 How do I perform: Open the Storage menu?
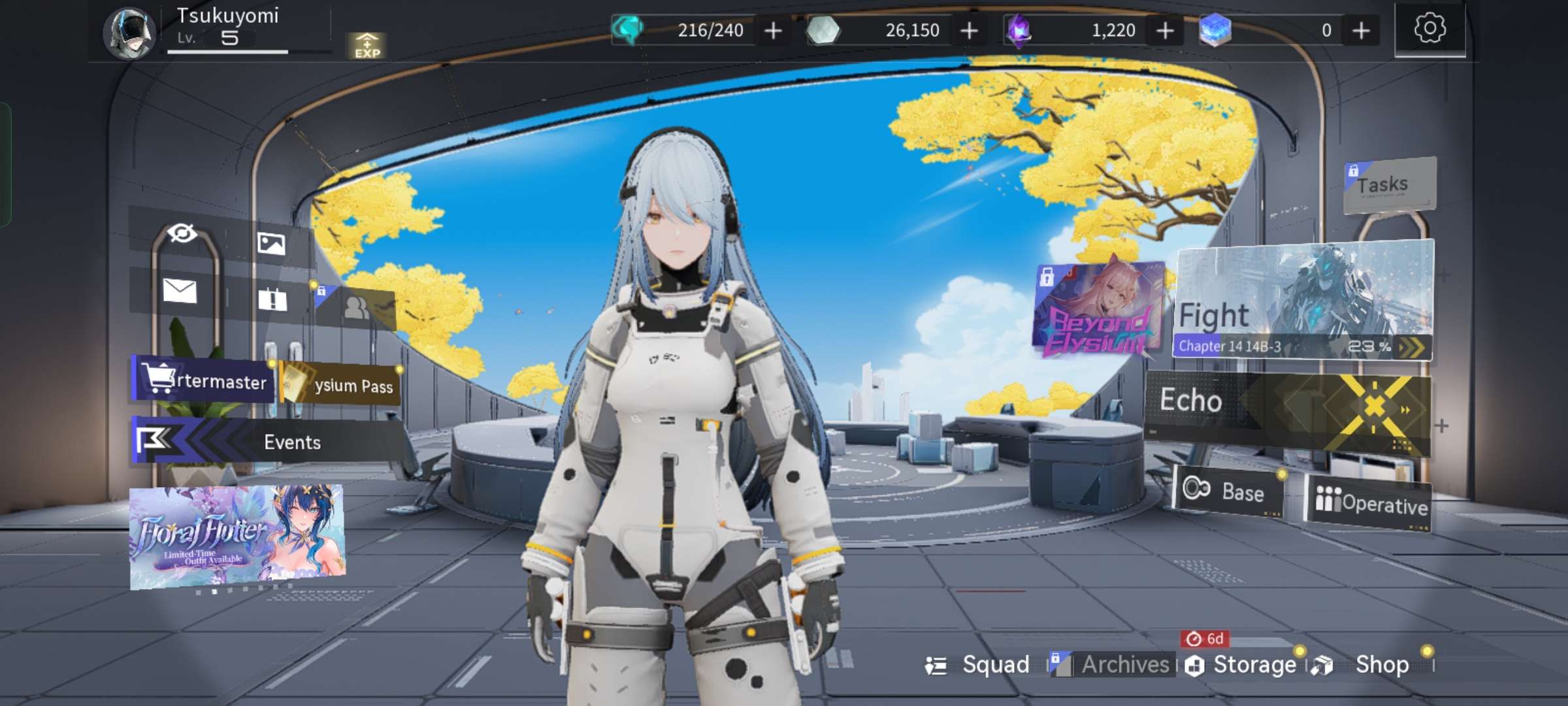pos(1243,665)
